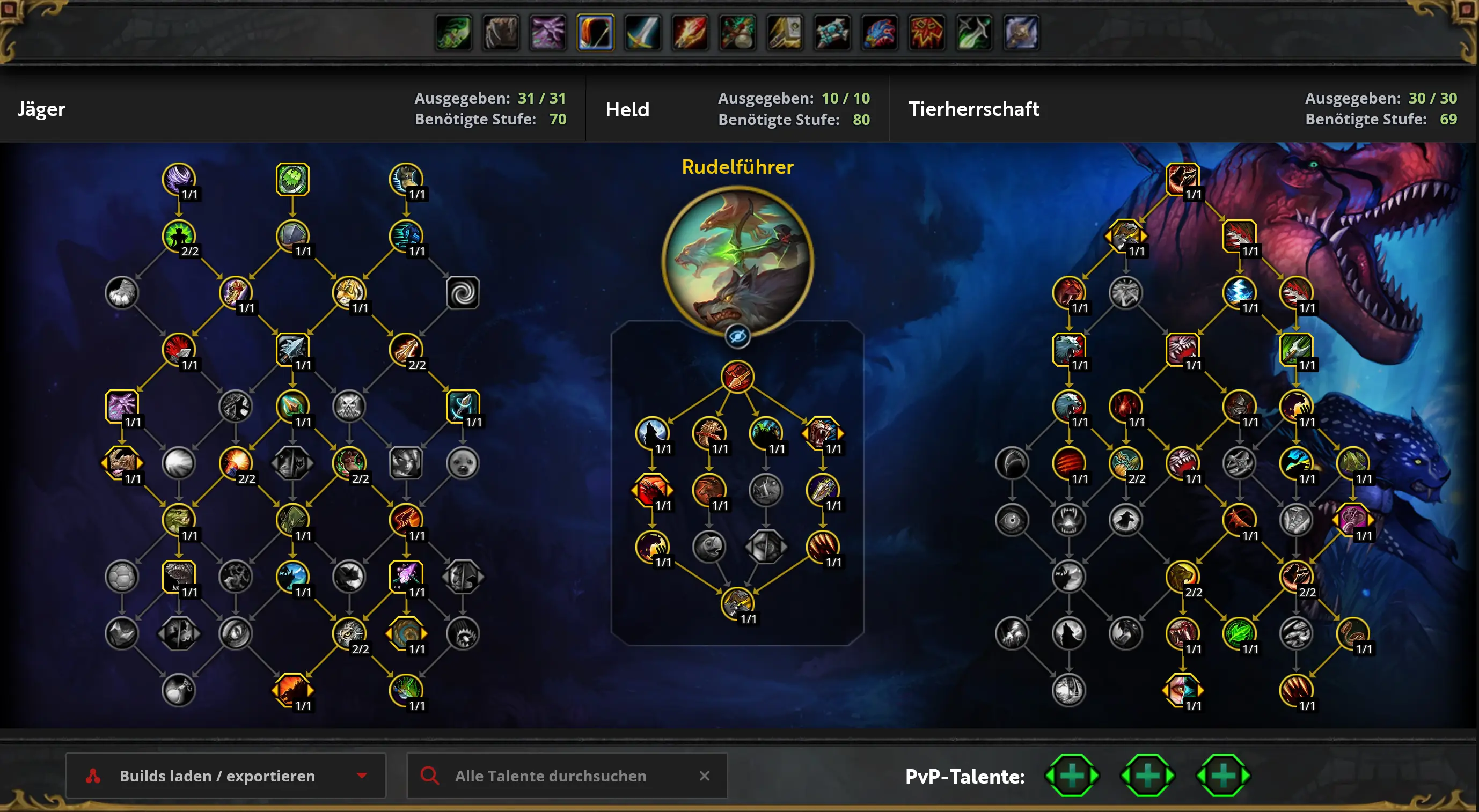Open the Rudelführer hero talent portrait
1479x812 pixels.
click(x=737, y=261)
